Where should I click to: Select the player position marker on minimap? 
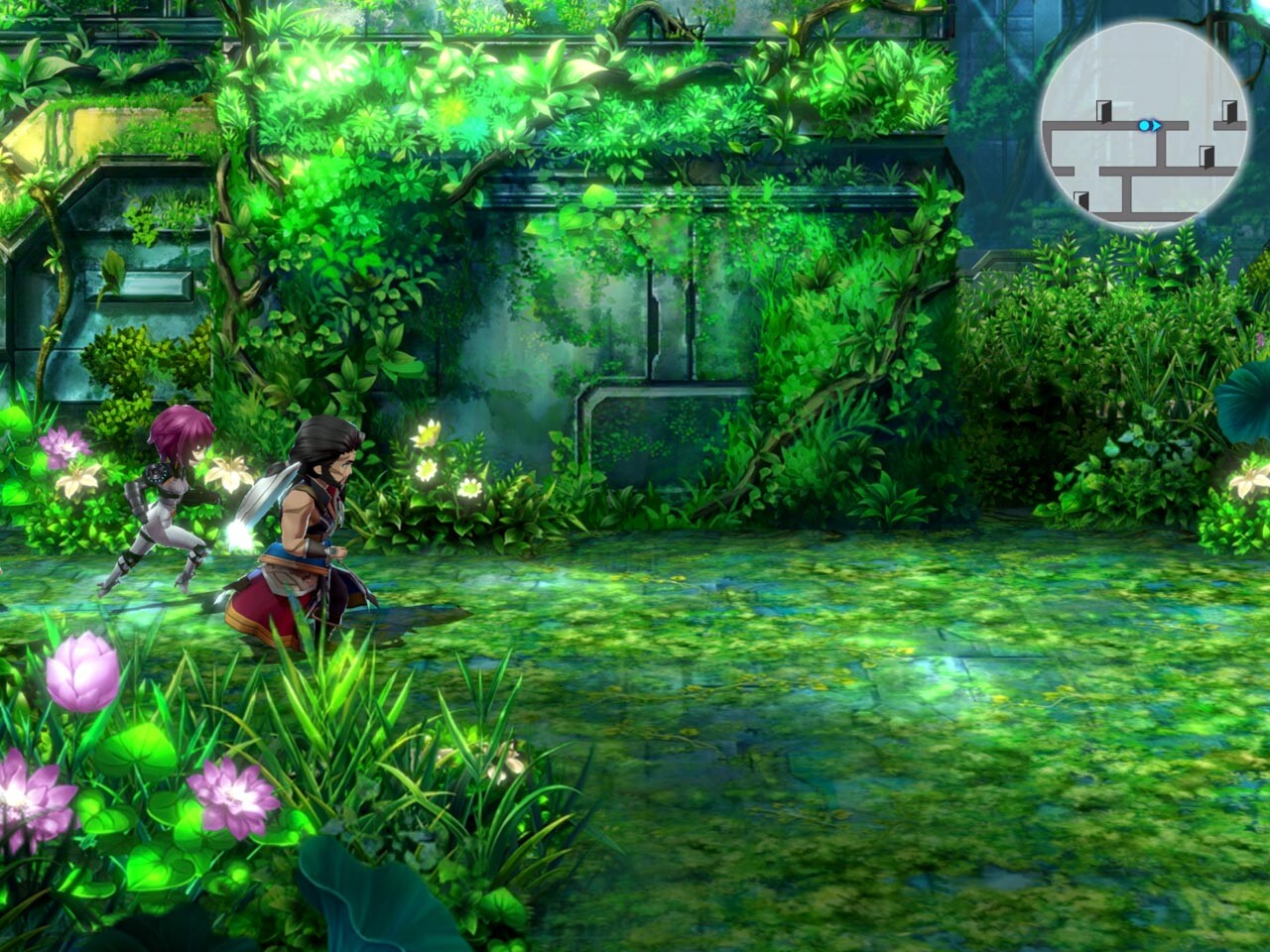(x=1144, y=125)
